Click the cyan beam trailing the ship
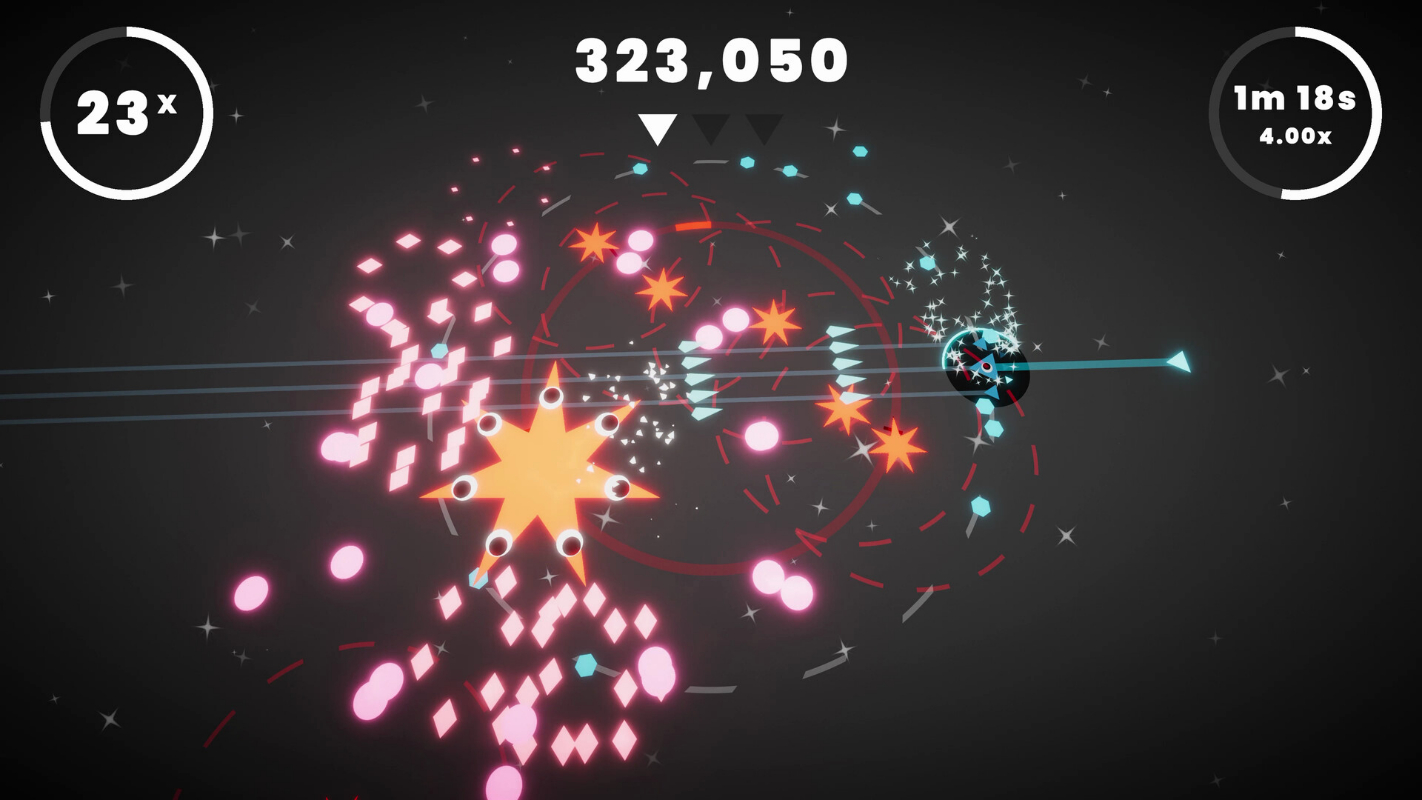The width and height of the screenshot is (1422, 800). pyautogui.click(x=1100, y=363)
